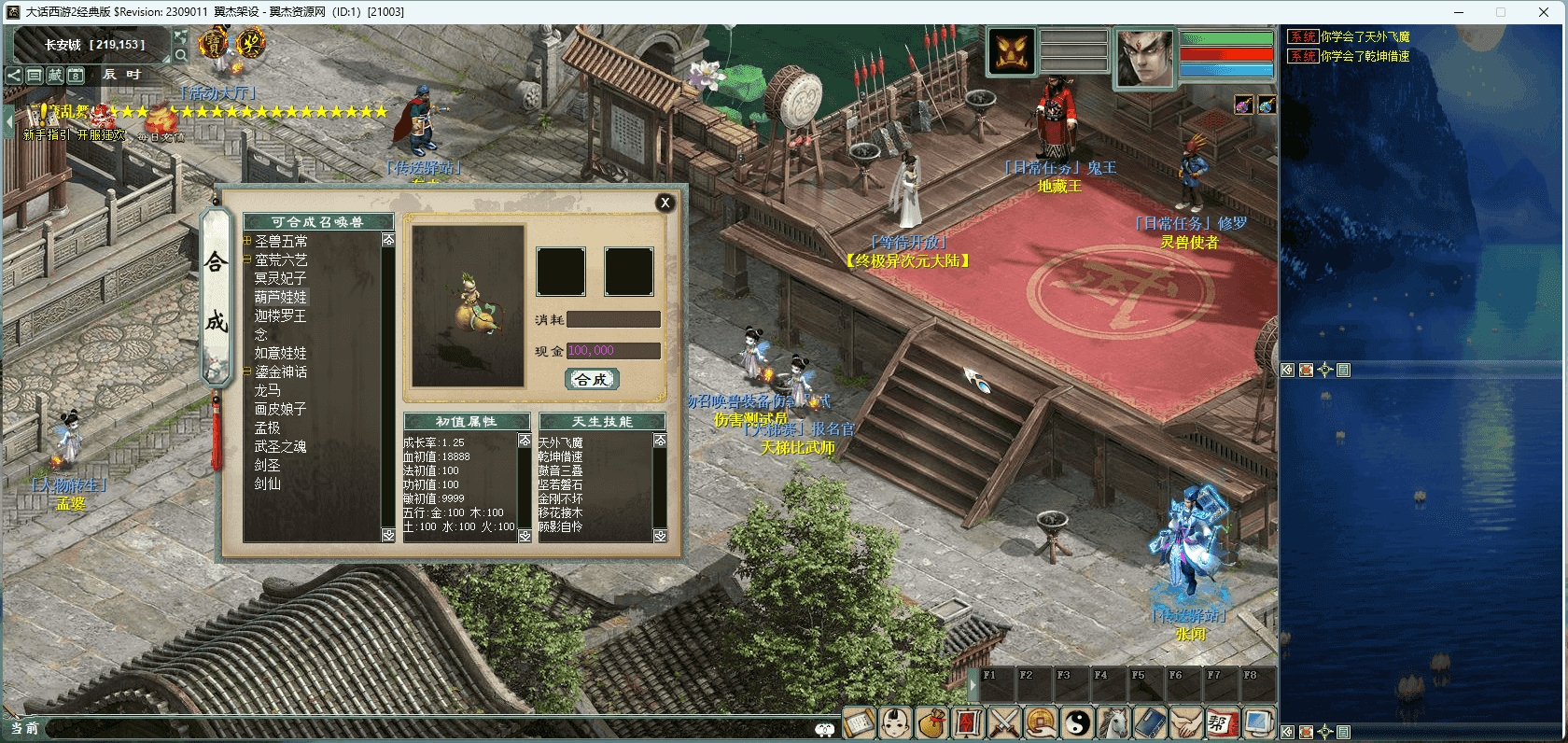This screenshot has width=1568, height=743.
Task: Pick 画皮娘子 in the list
Action: point(280,409)
